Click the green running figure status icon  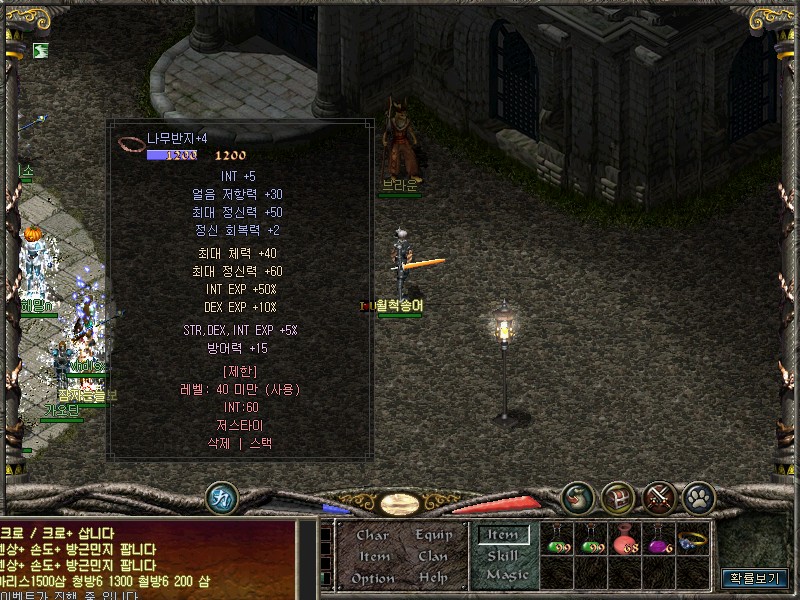pyautogui.click(x=41, y=49)
